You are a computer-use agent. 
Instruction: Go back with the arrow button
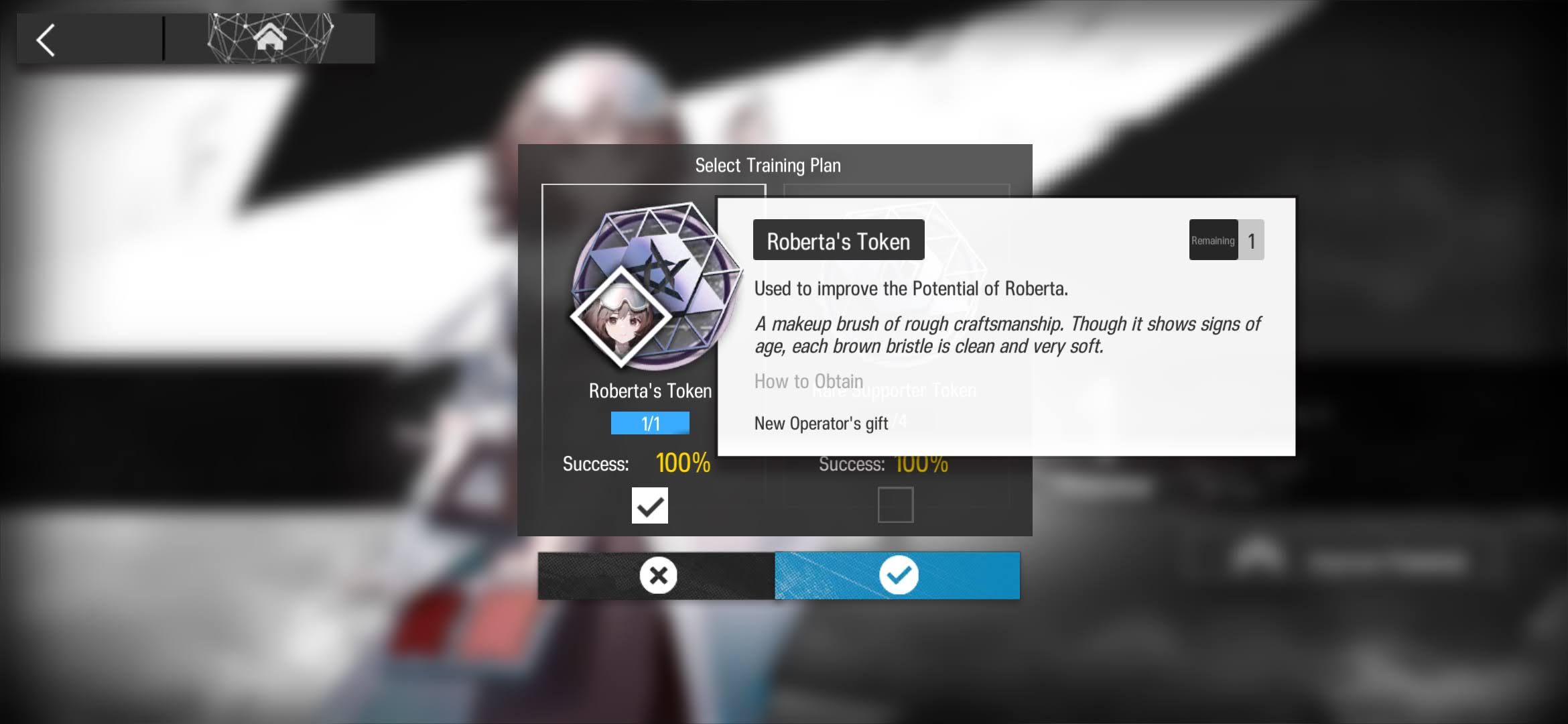point(47,40)
